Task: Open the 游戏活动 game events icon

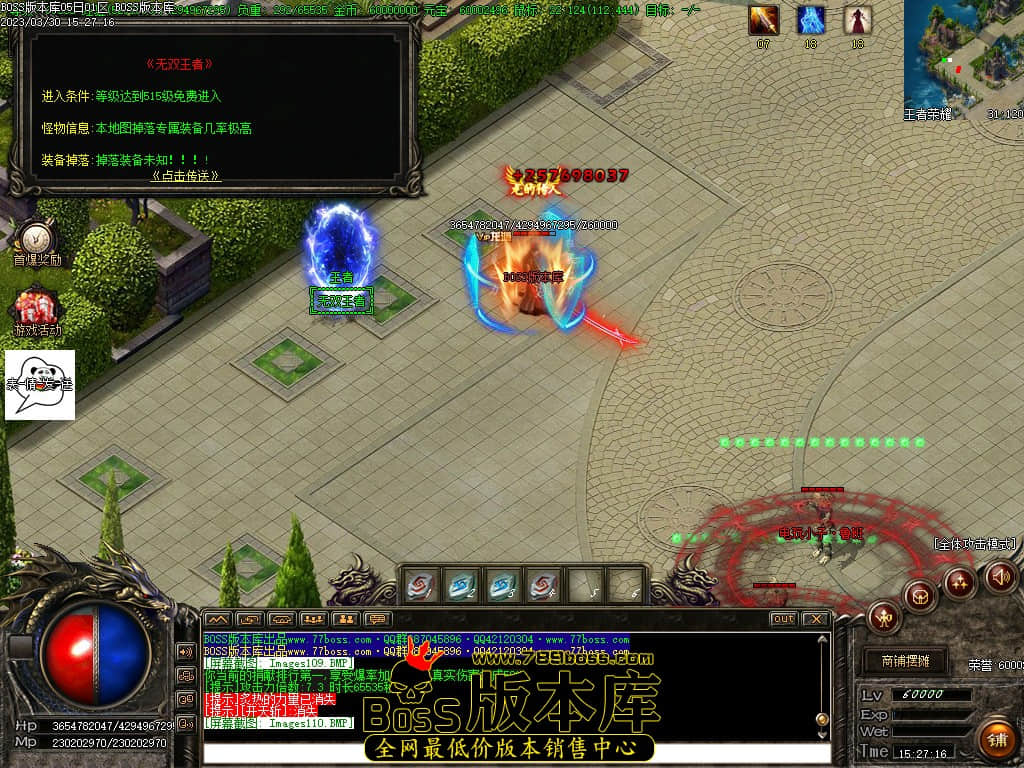Action: (36, 312)
